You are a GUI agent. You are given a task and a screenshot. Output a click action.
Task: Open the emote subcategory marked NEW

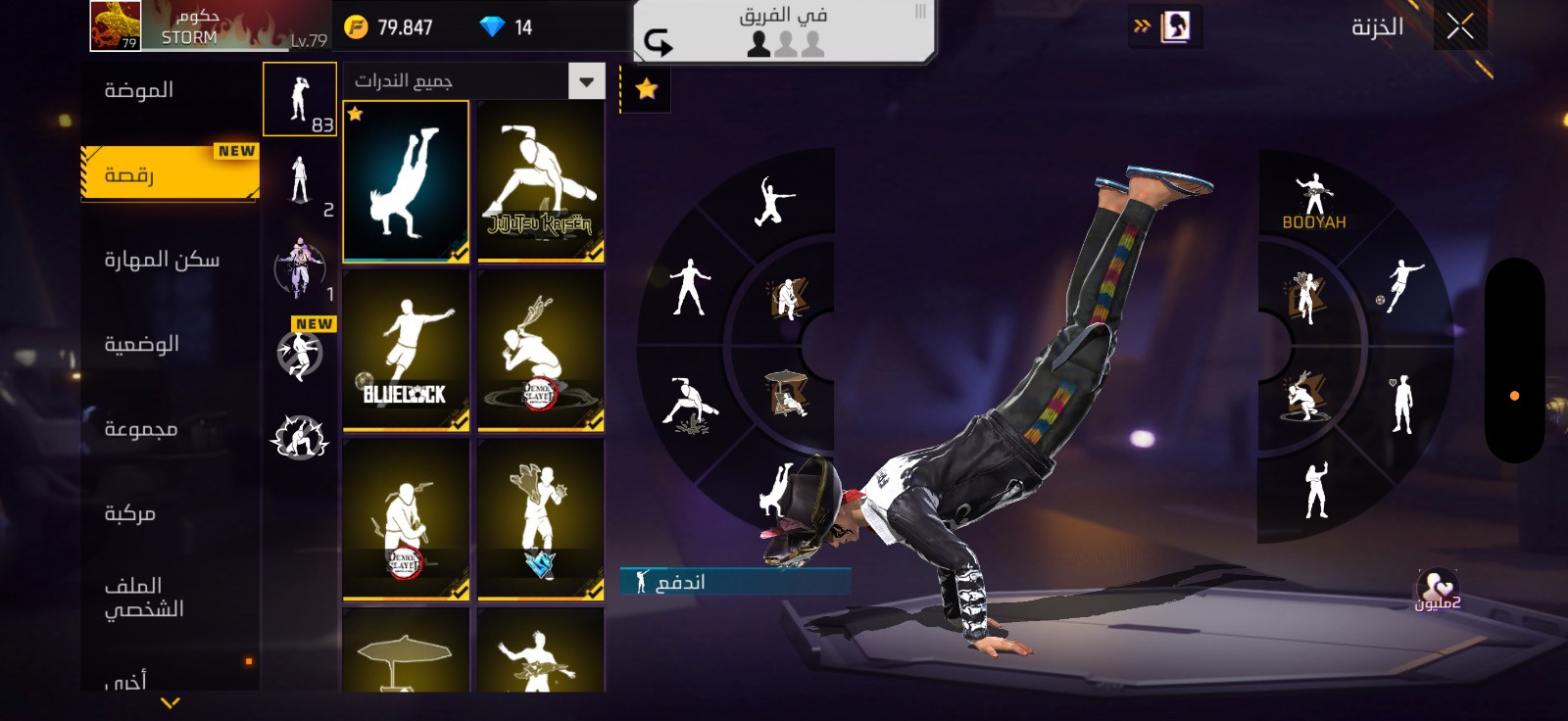click(x=300, y=352)
